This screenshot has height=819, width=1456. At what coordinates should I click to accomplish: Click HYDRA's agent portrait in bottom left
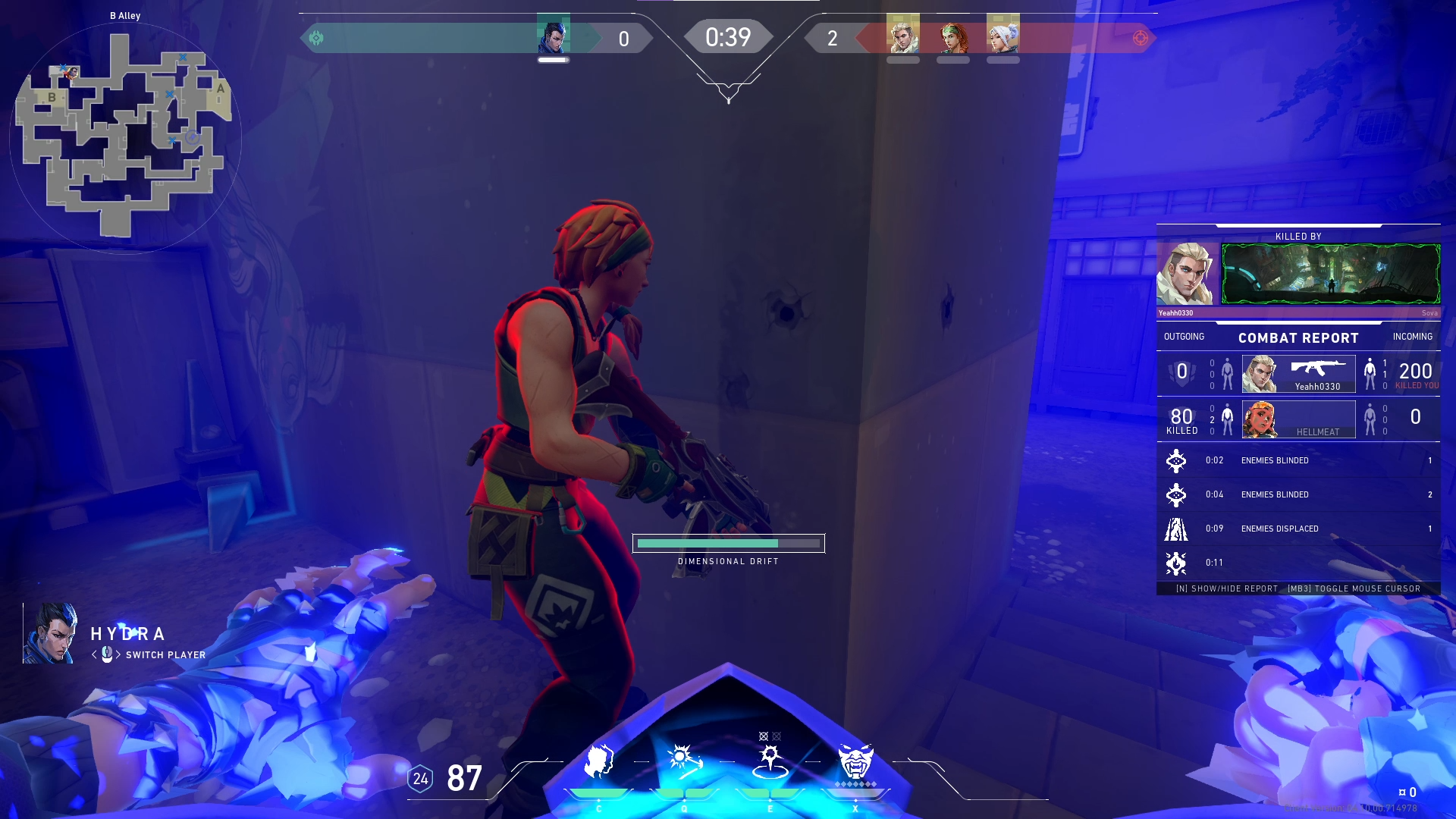pyautogui.click(x=49, y=633)
